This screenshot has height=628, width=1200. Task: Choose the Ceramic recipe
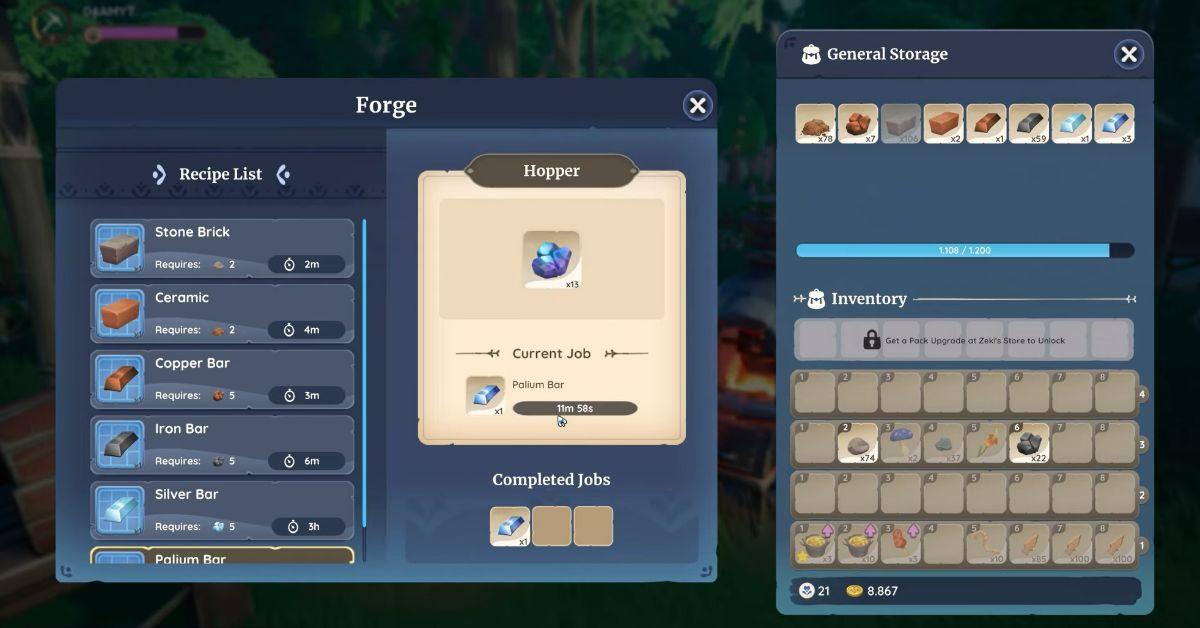[x=222, y=313]
